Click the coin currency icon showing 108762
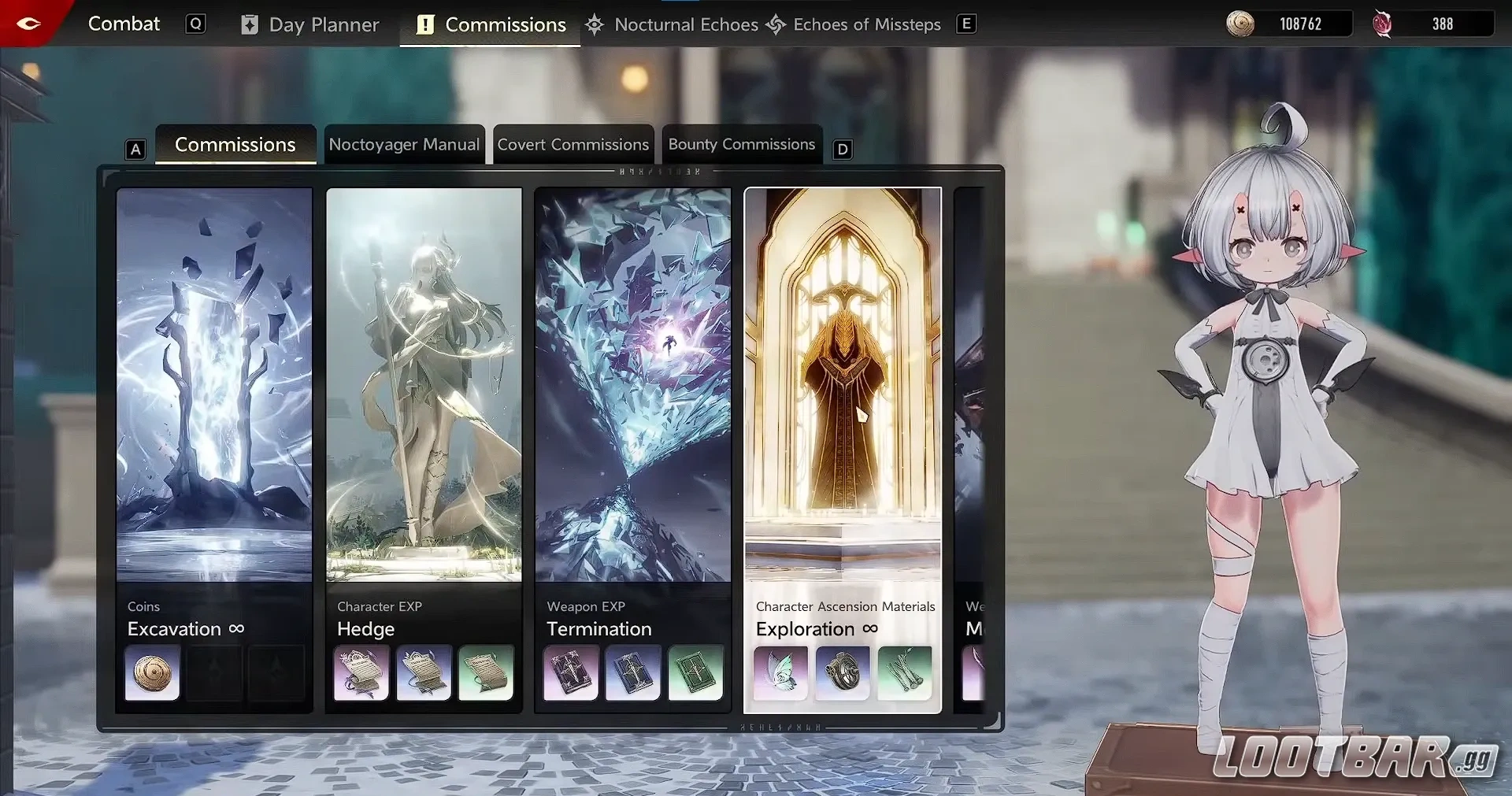Screen dimensions: 1512x796 pos(1239,24)
